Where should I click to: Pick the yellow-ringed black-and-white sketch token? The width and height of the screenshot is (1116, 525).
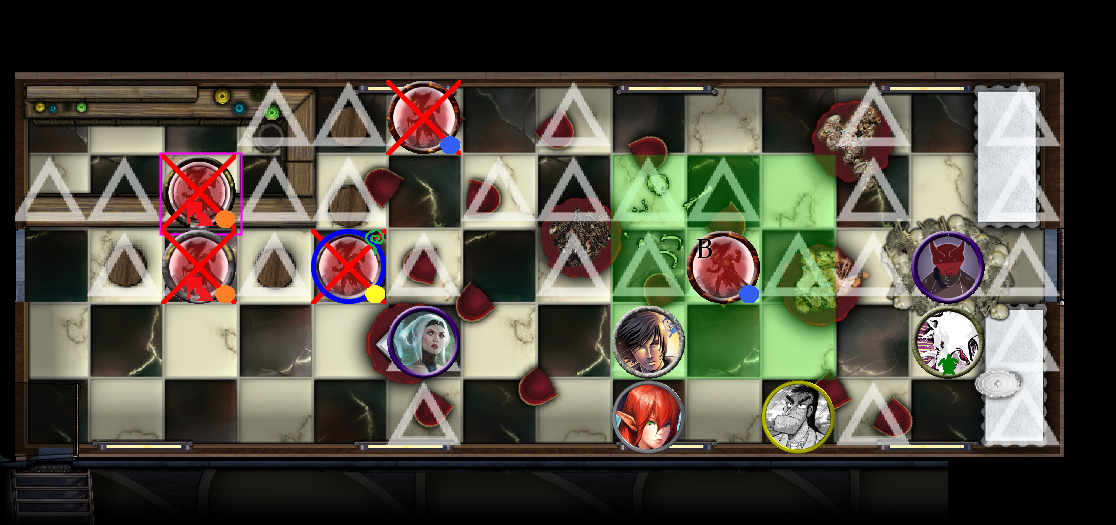798,417
